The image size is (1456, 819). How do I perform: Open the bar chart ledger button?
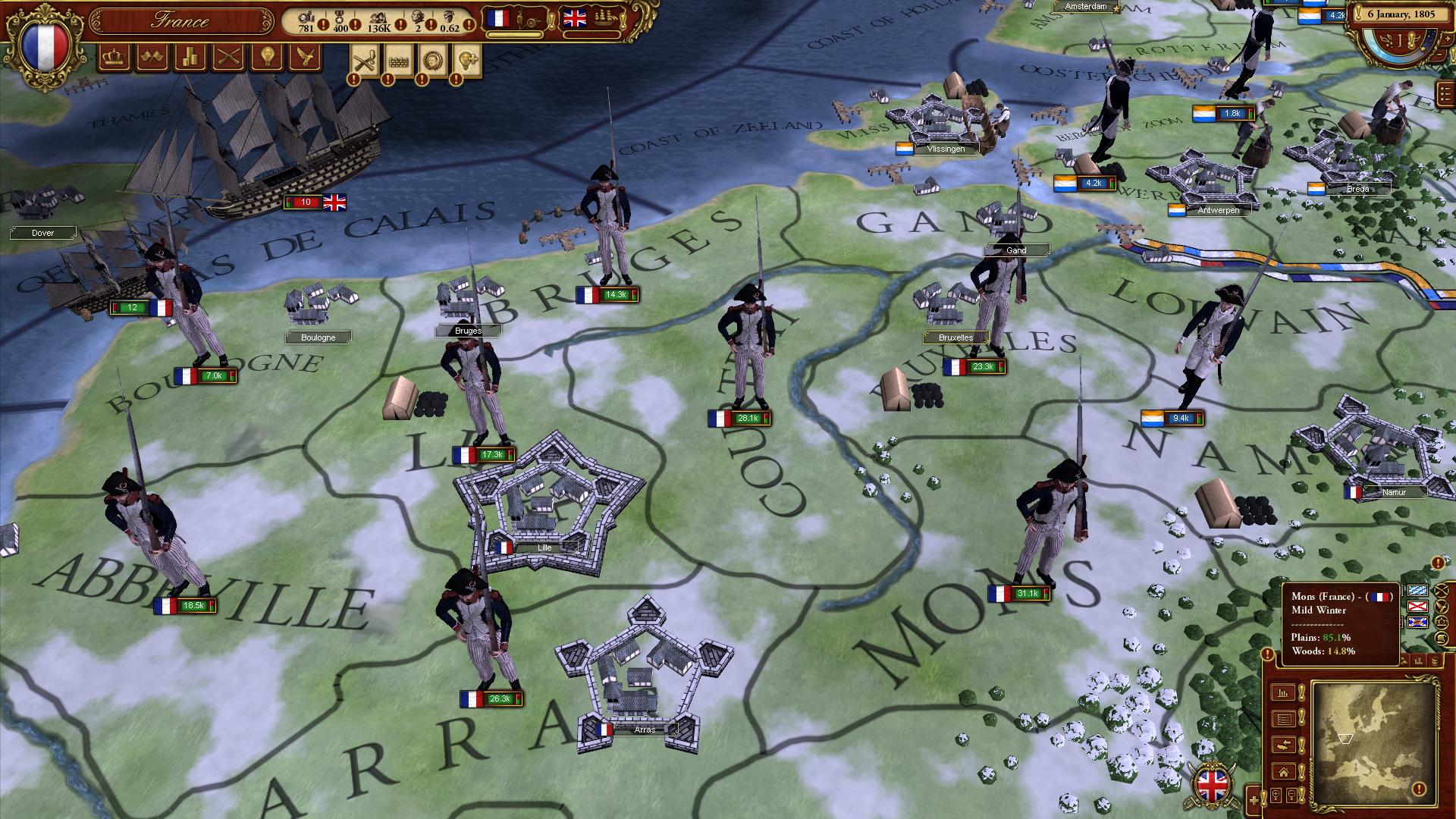coord(1284,692)
